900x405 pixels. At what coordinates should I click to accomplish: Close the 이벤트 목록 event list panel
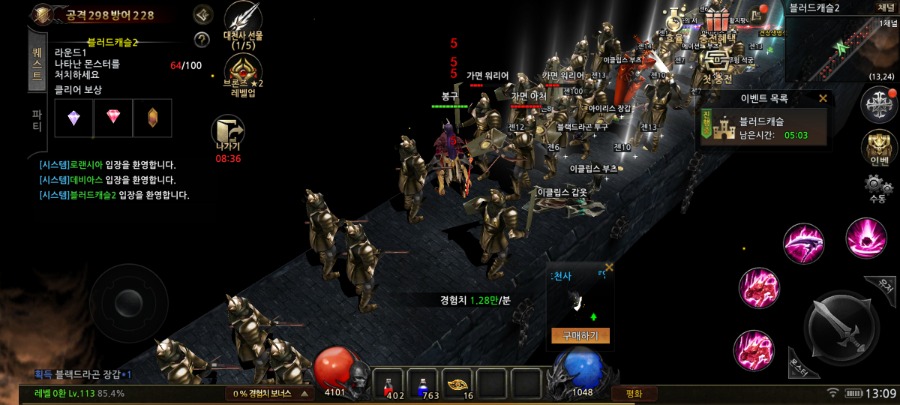click(x=823, y=99)
